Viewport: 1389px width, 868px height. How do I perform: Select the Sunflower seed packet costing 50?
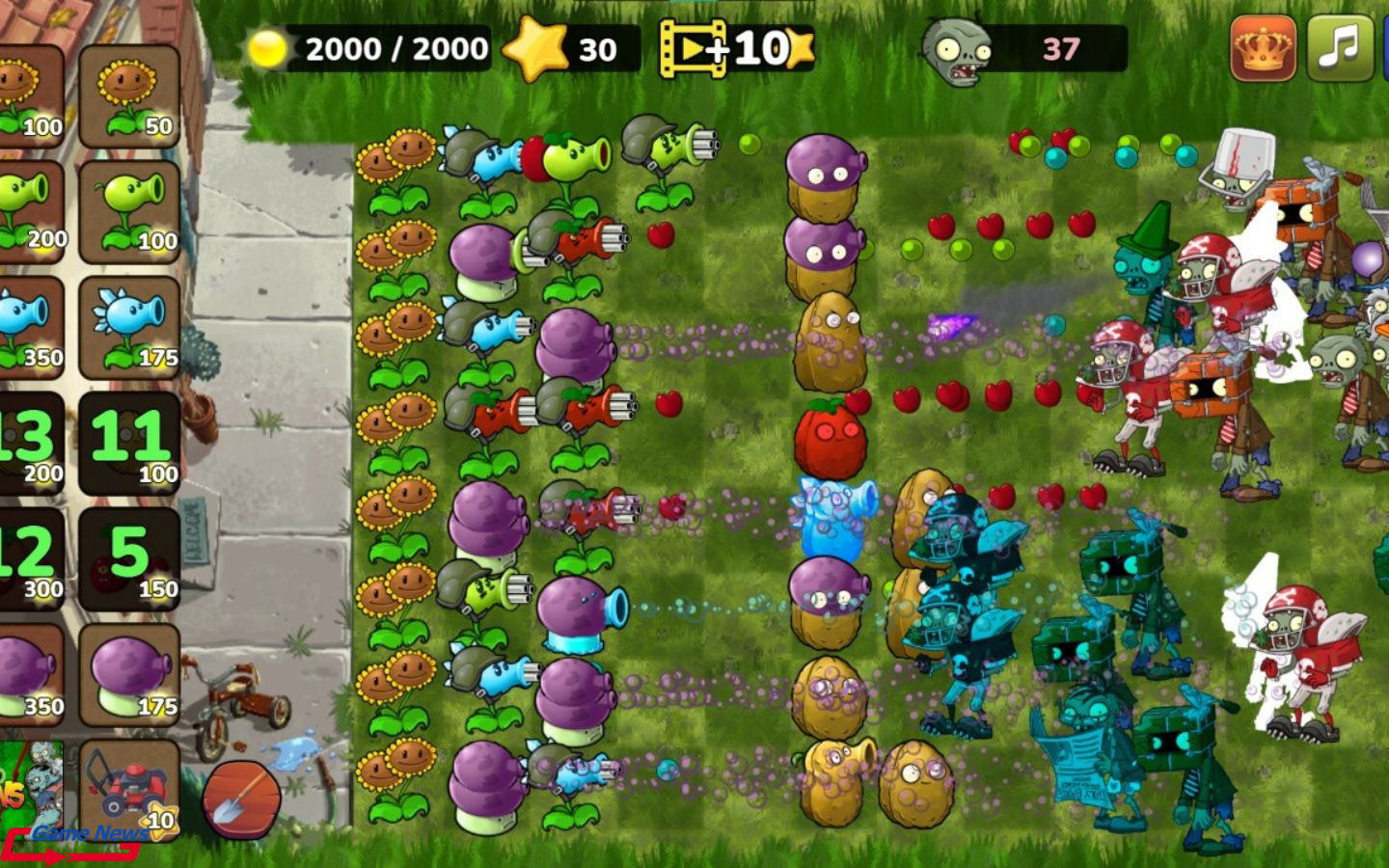pyautogui.click(x=130, y=92)
